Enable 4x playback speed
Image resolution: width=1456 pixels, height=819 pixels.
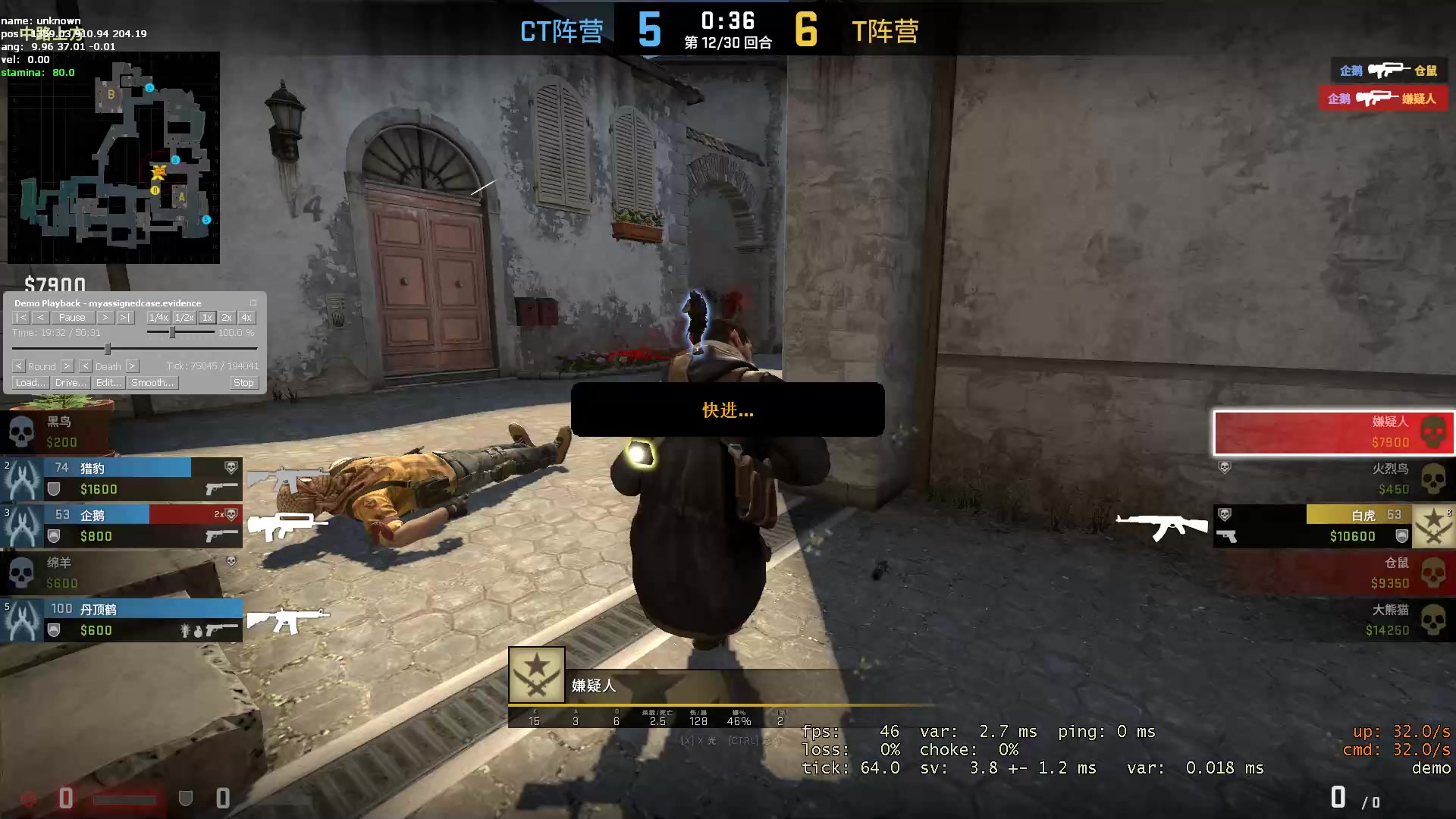[246, 318]
